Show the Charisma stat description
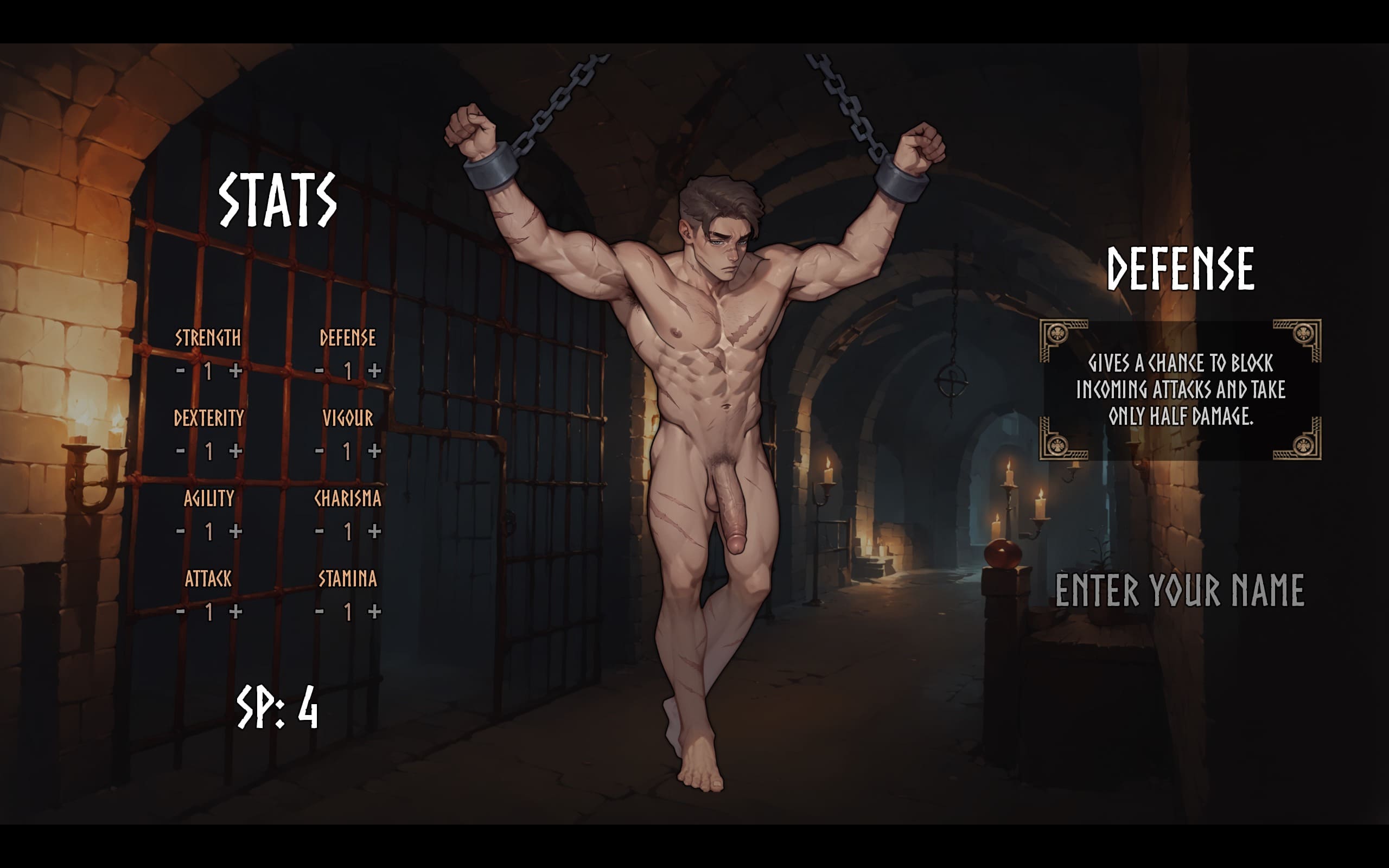 pyautogui.click(x=348, y=499)
